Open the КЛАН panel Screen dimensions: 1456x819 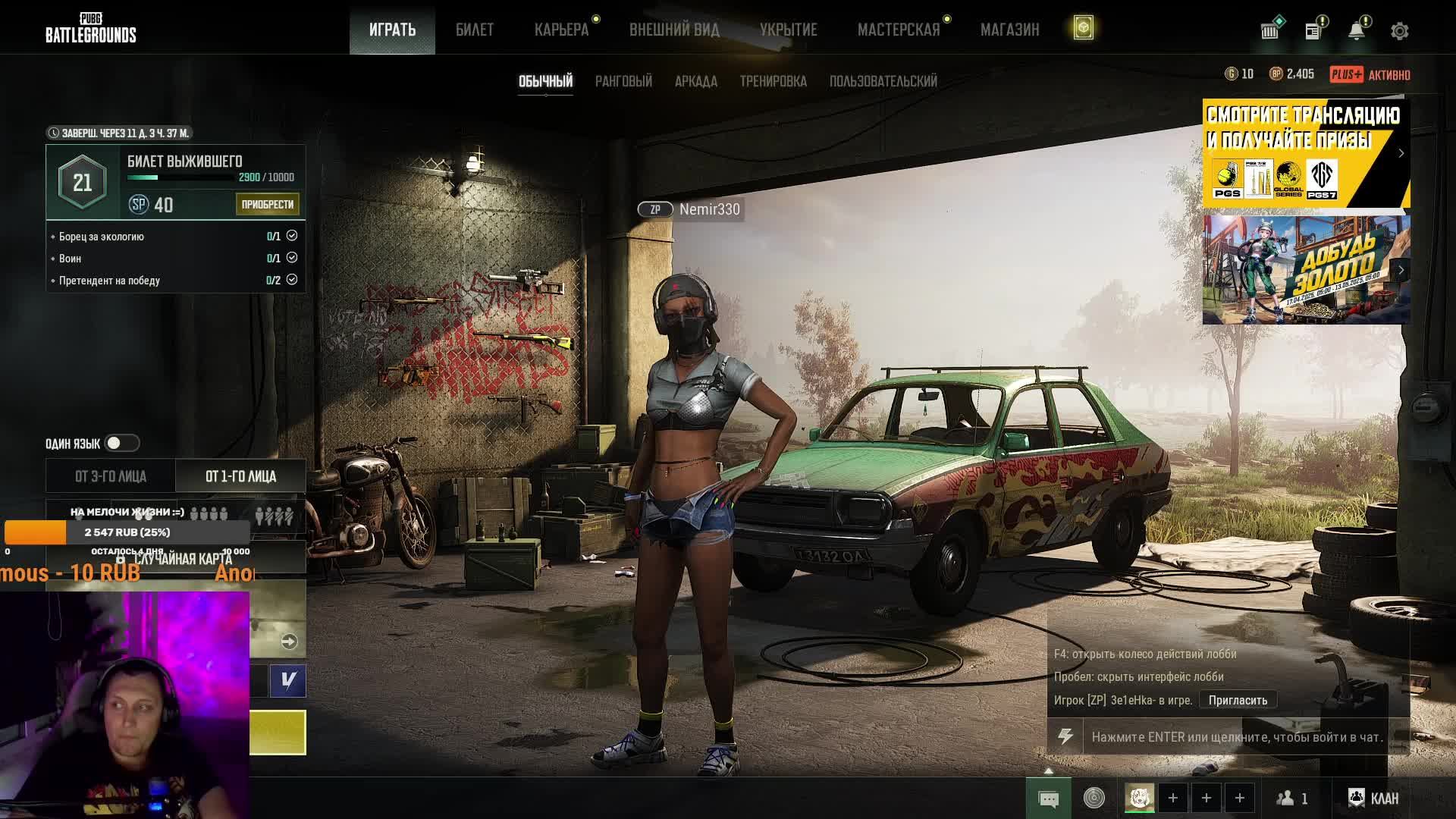1373,798
